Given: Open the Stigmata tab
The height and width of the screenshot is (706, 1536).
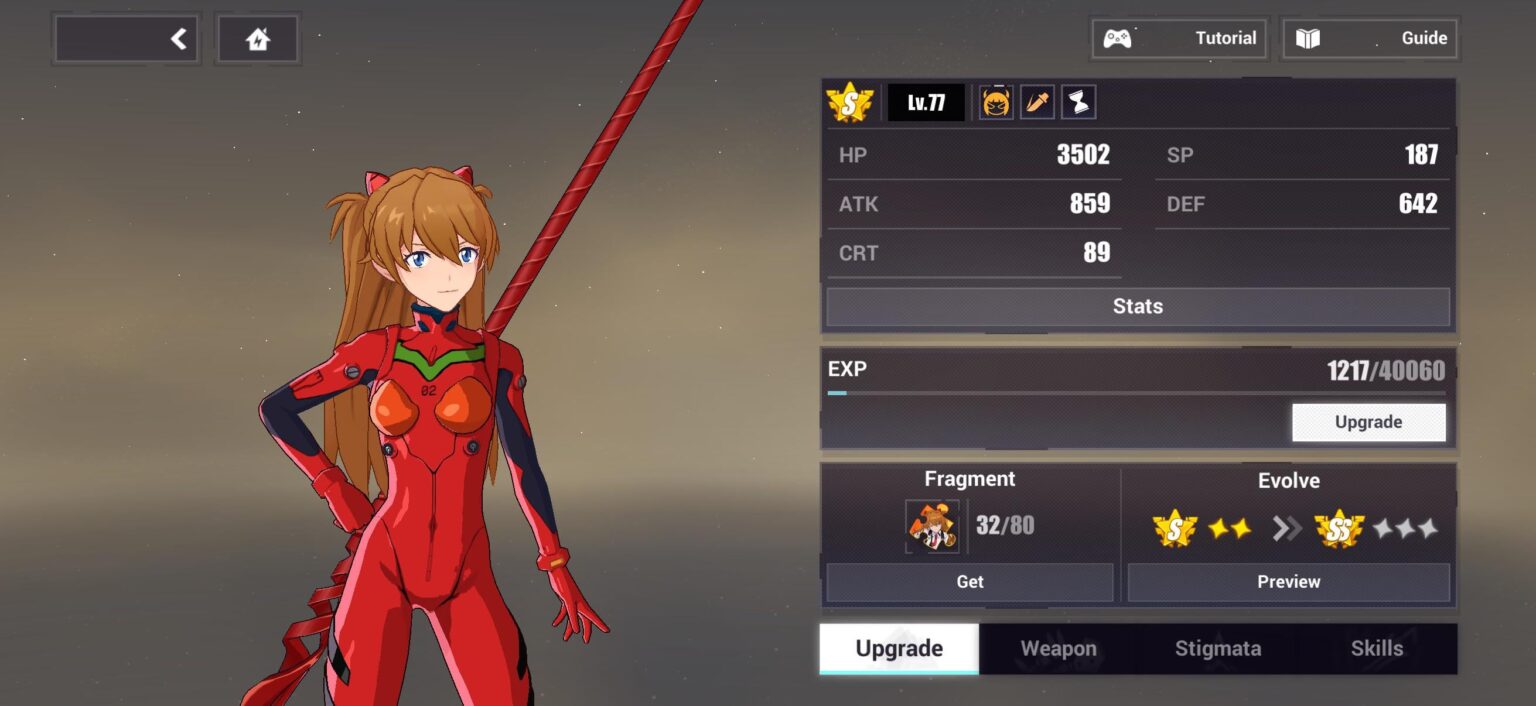Looking at the screenshot, I should click(1217, 649).
